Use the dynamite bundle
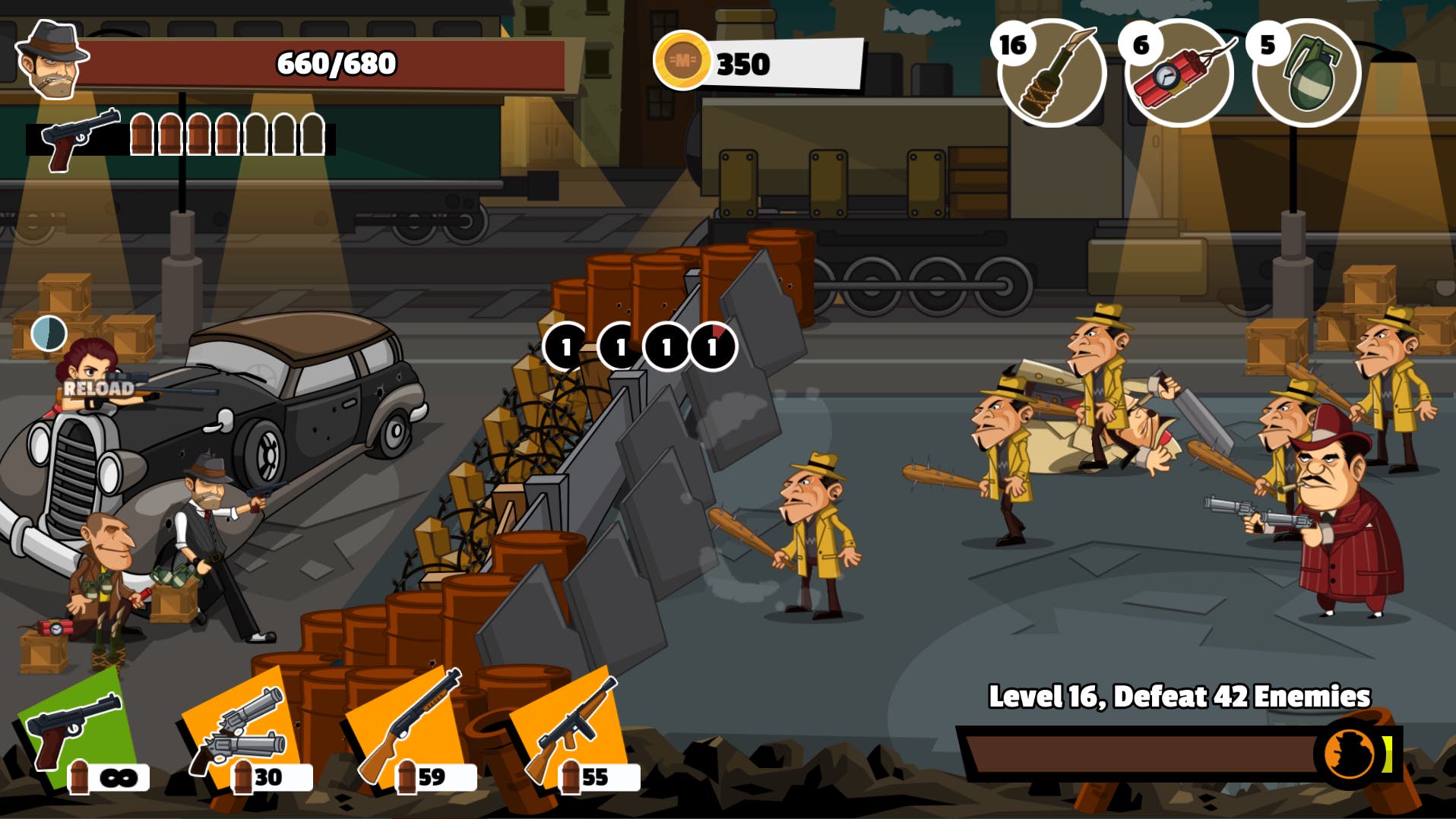This screenshot has width=1456, height=819. coord(1179,74)
